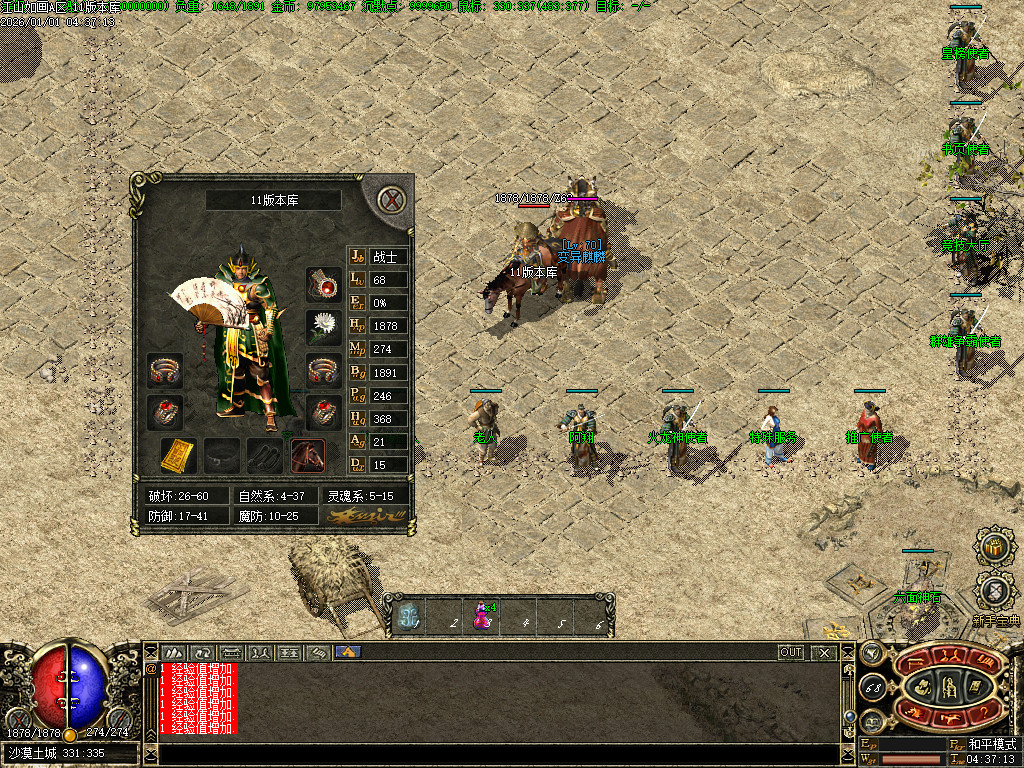Open the two-figures button in oval menu
Viewport: 1024px width, 768px height.
coord(947,658)
